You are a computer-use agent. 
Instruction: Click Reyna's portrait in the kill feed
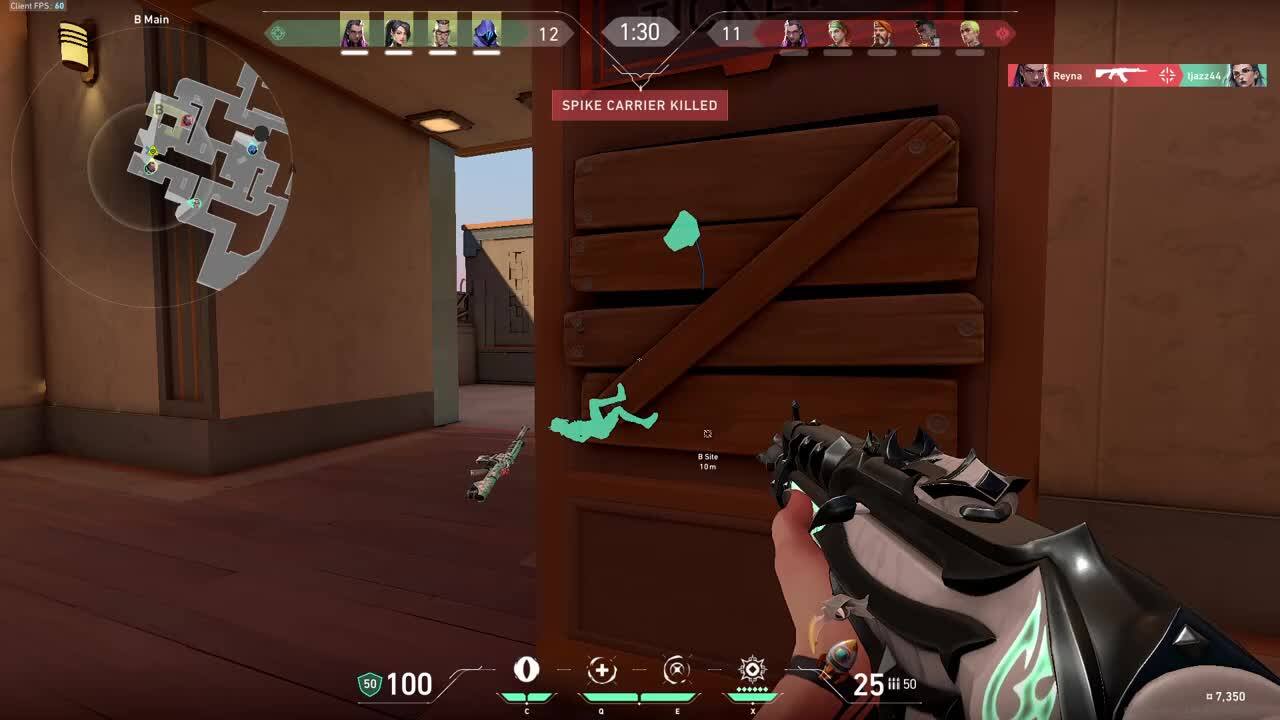(x=1026, y=76)
